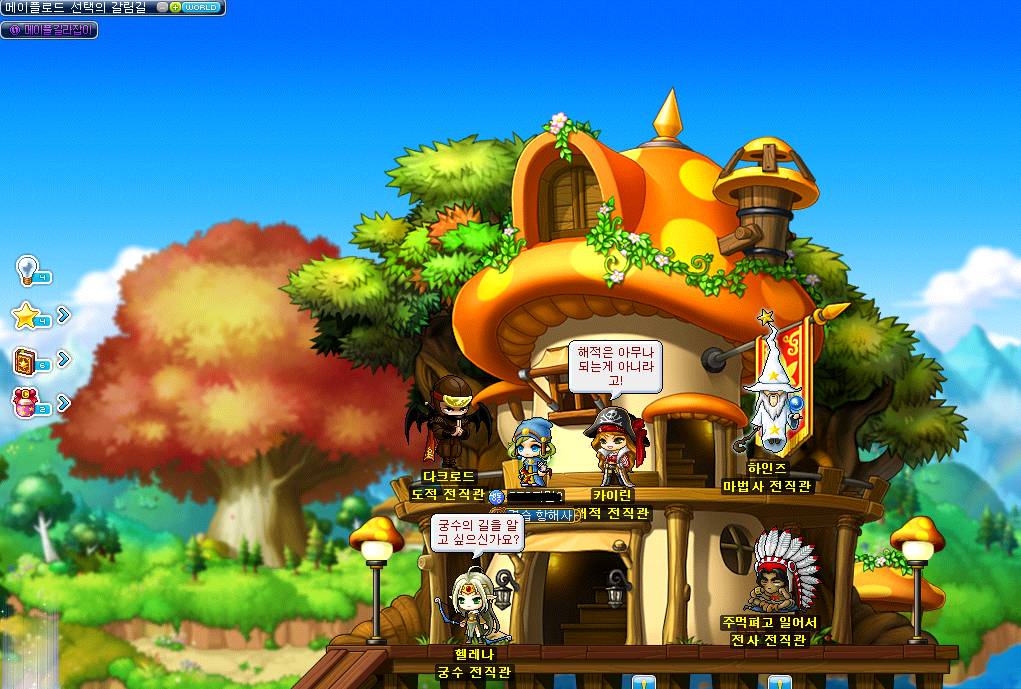Minimize the minimap with the minus button
This screenshot has width=1021, height=689.
tap(163, 7)
